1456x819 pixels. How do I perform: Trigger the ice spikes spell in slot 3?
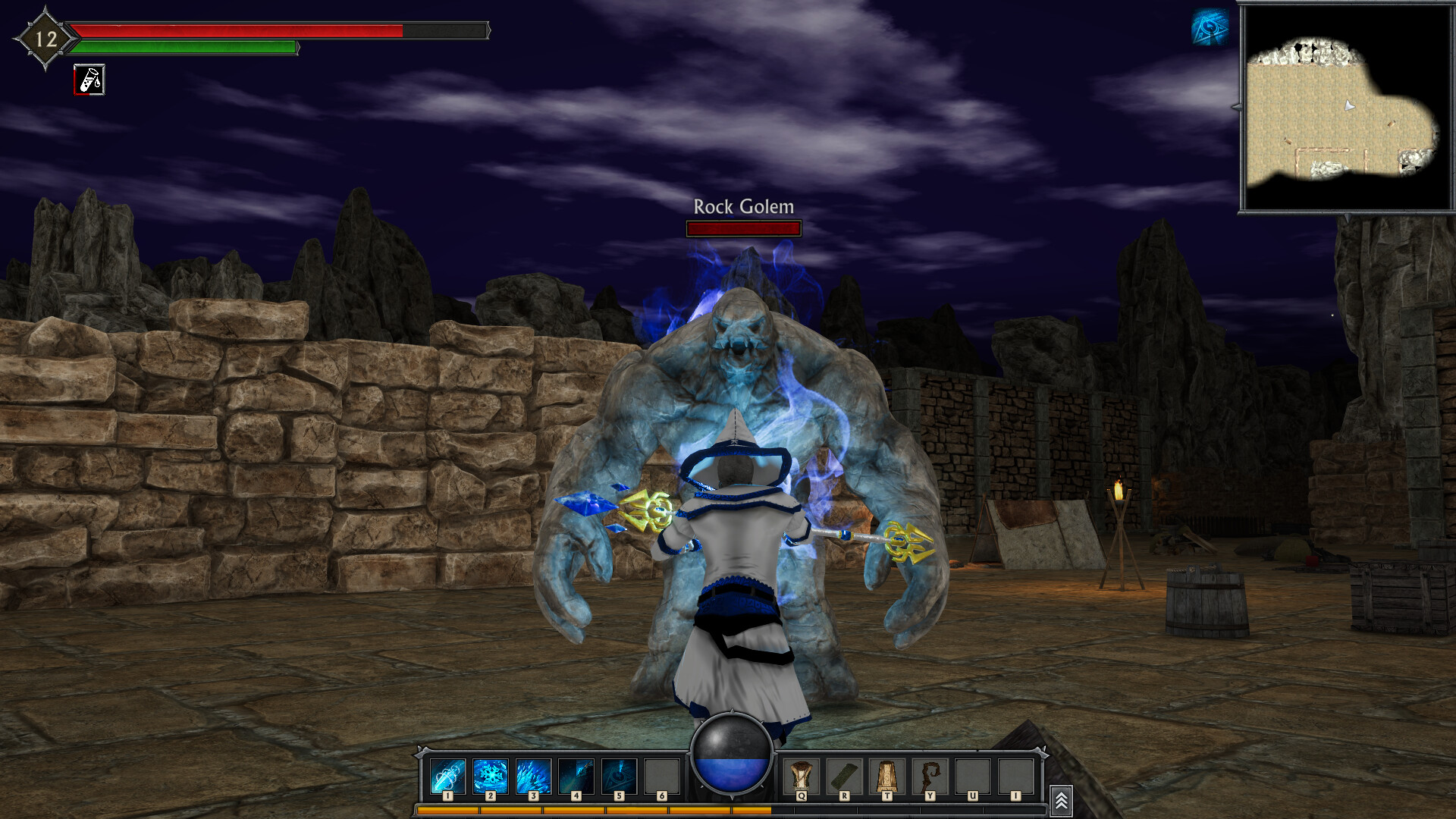534,773
